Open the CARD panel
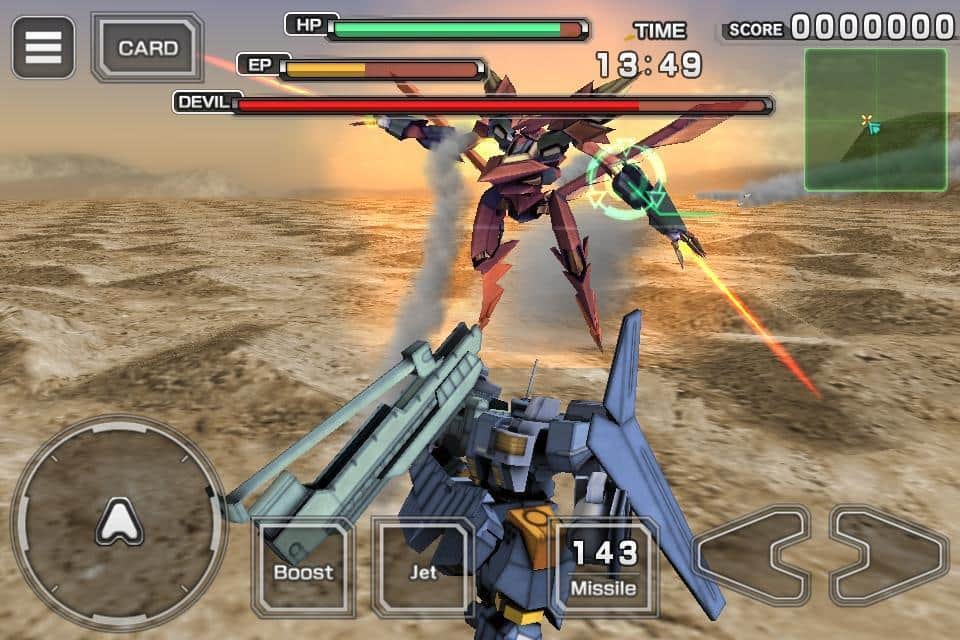Screen dimensions: 960x640 click(147, 47)
